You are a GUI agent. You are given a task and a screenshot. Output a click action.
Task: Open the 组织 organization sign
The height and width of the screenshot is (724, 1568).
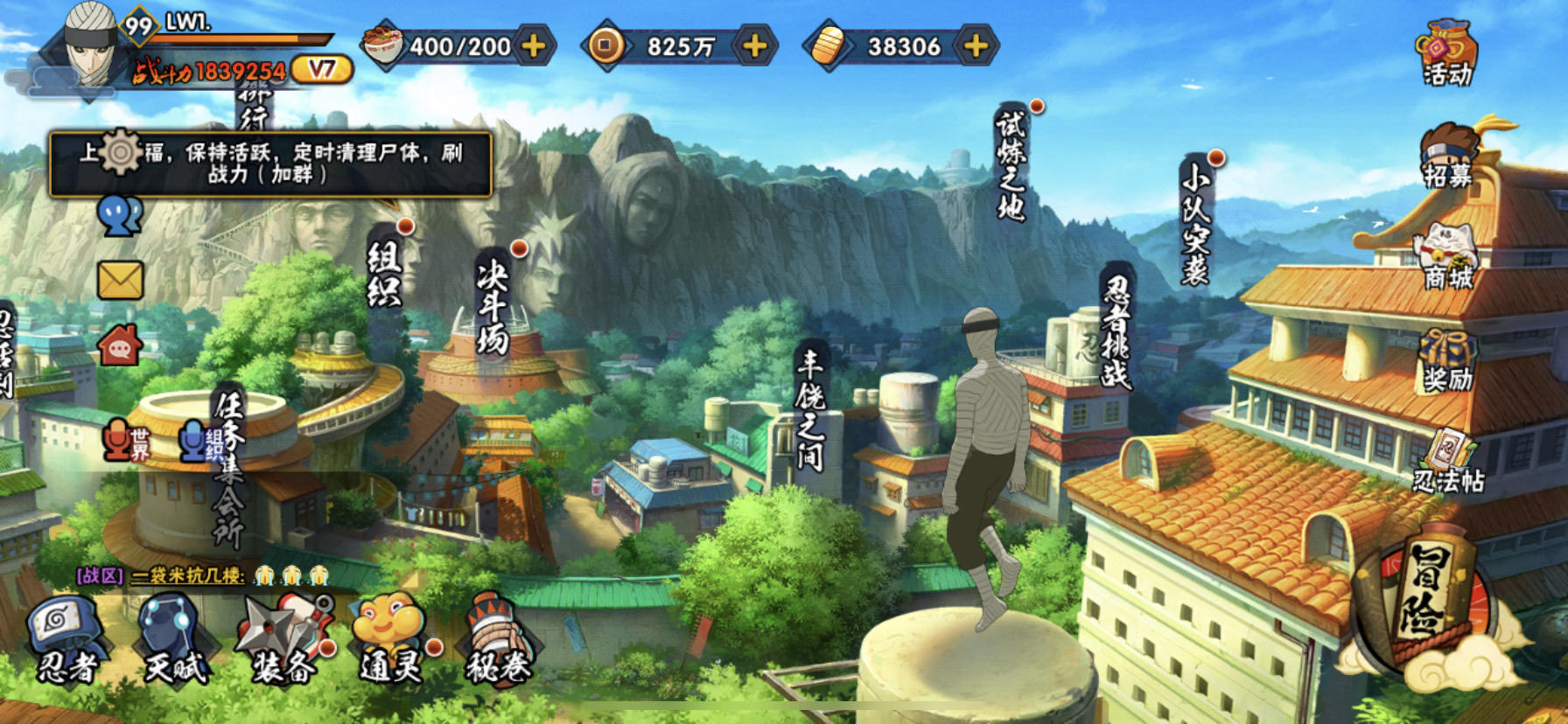coord(384,275)
